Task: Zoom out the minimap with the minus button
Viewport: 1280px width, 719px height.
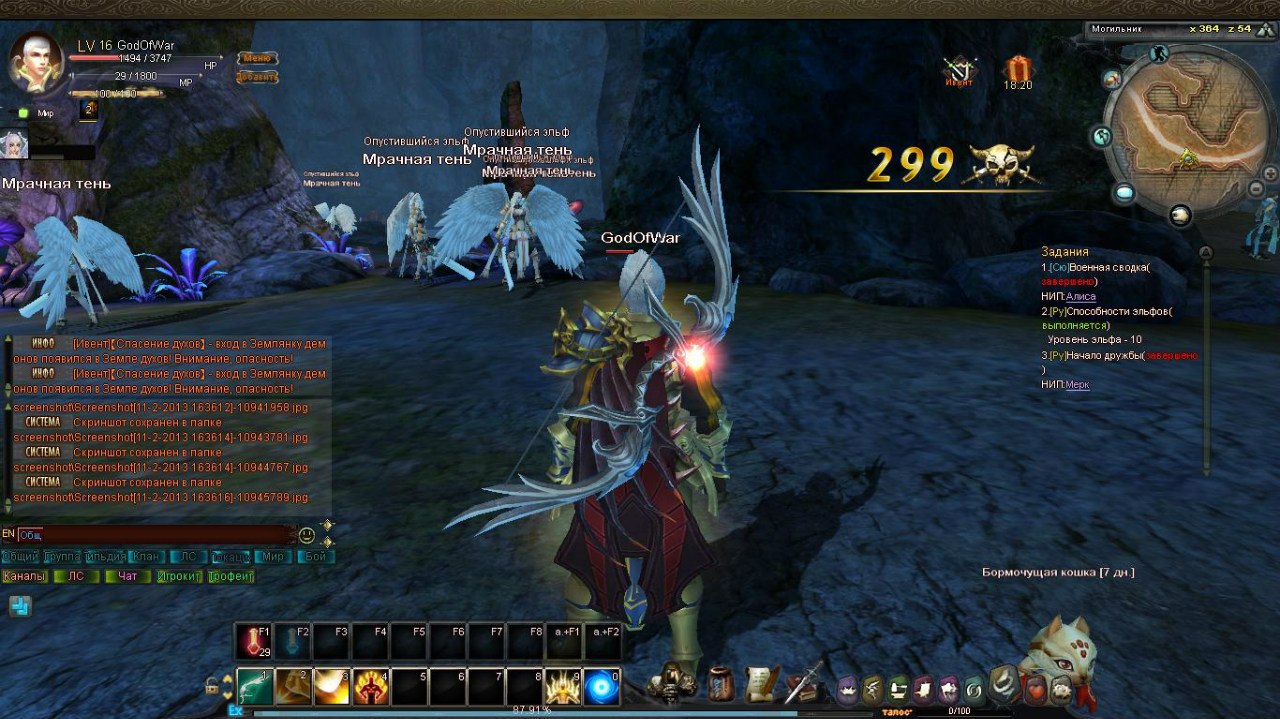Action: (x=1257, y=189)
